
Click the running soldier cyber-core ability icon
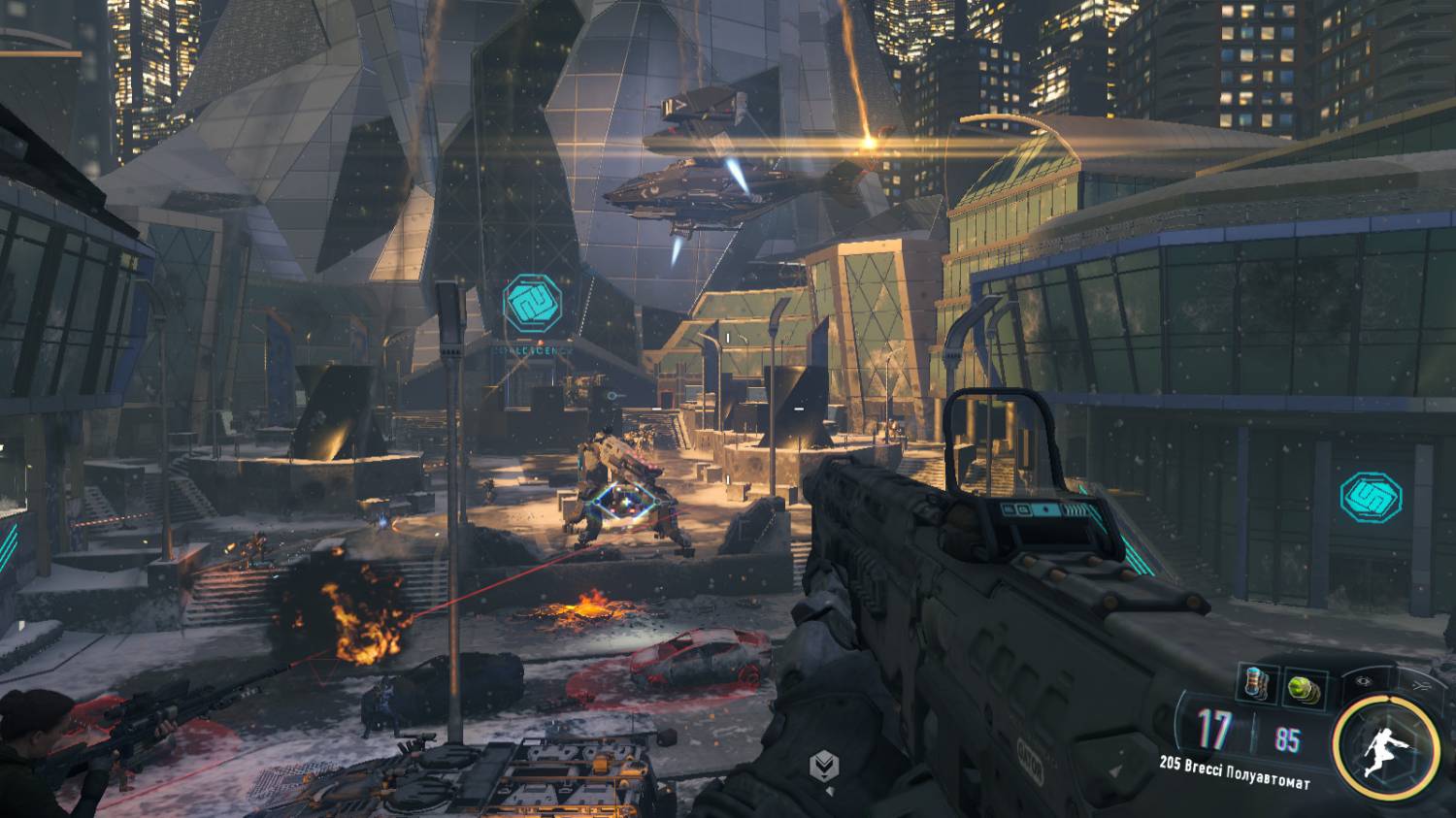[x=1384, y=746]
